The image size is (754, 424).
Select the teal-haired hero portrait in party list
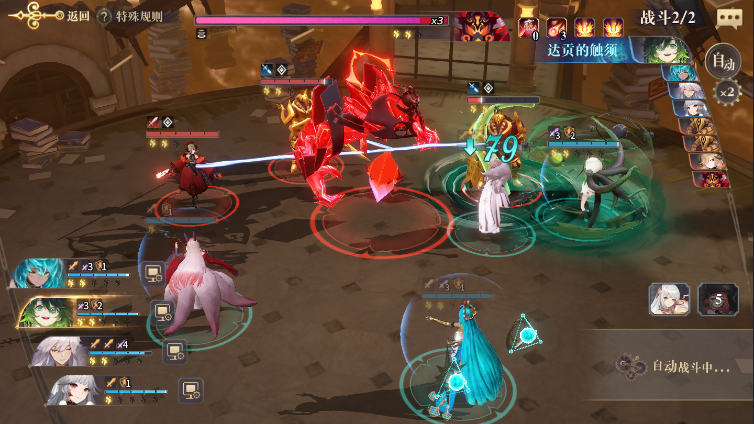pos(38,273)
